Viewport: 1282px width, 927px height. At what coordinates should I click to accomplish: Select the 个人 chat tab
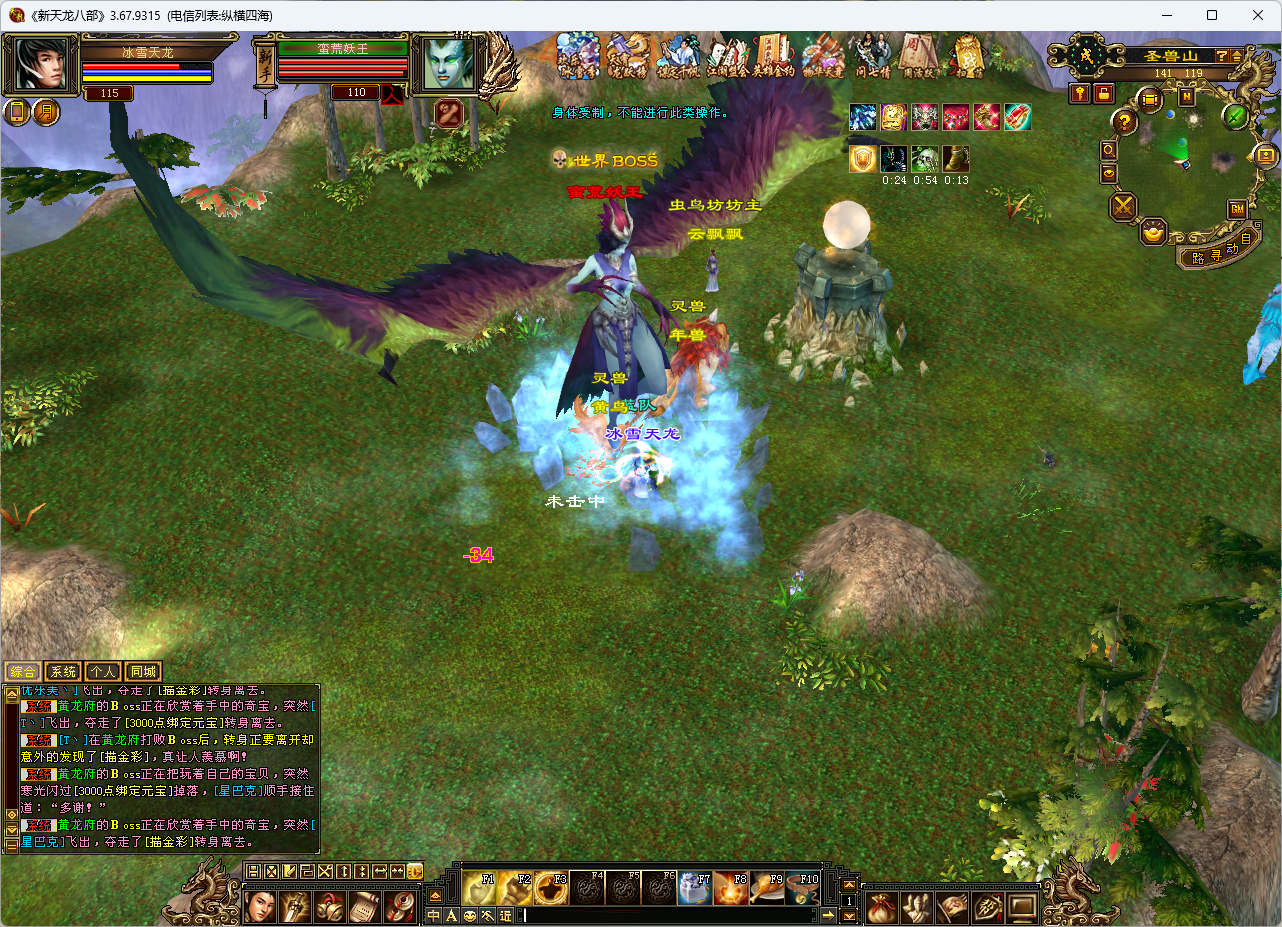103,672
